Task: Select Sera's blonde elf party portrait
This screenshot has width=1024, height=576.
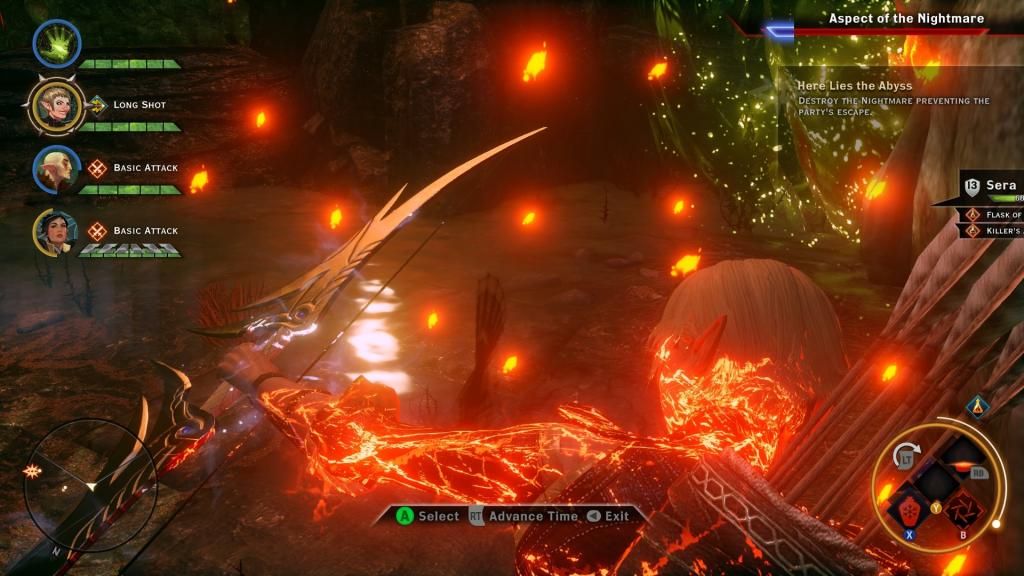Action: point(56,106)
